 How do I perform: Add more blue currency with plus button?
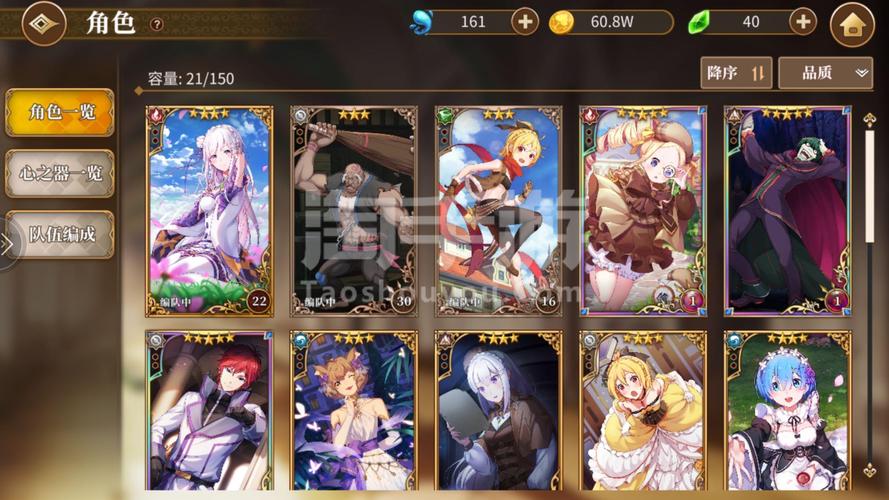click(x=525, y=21)
